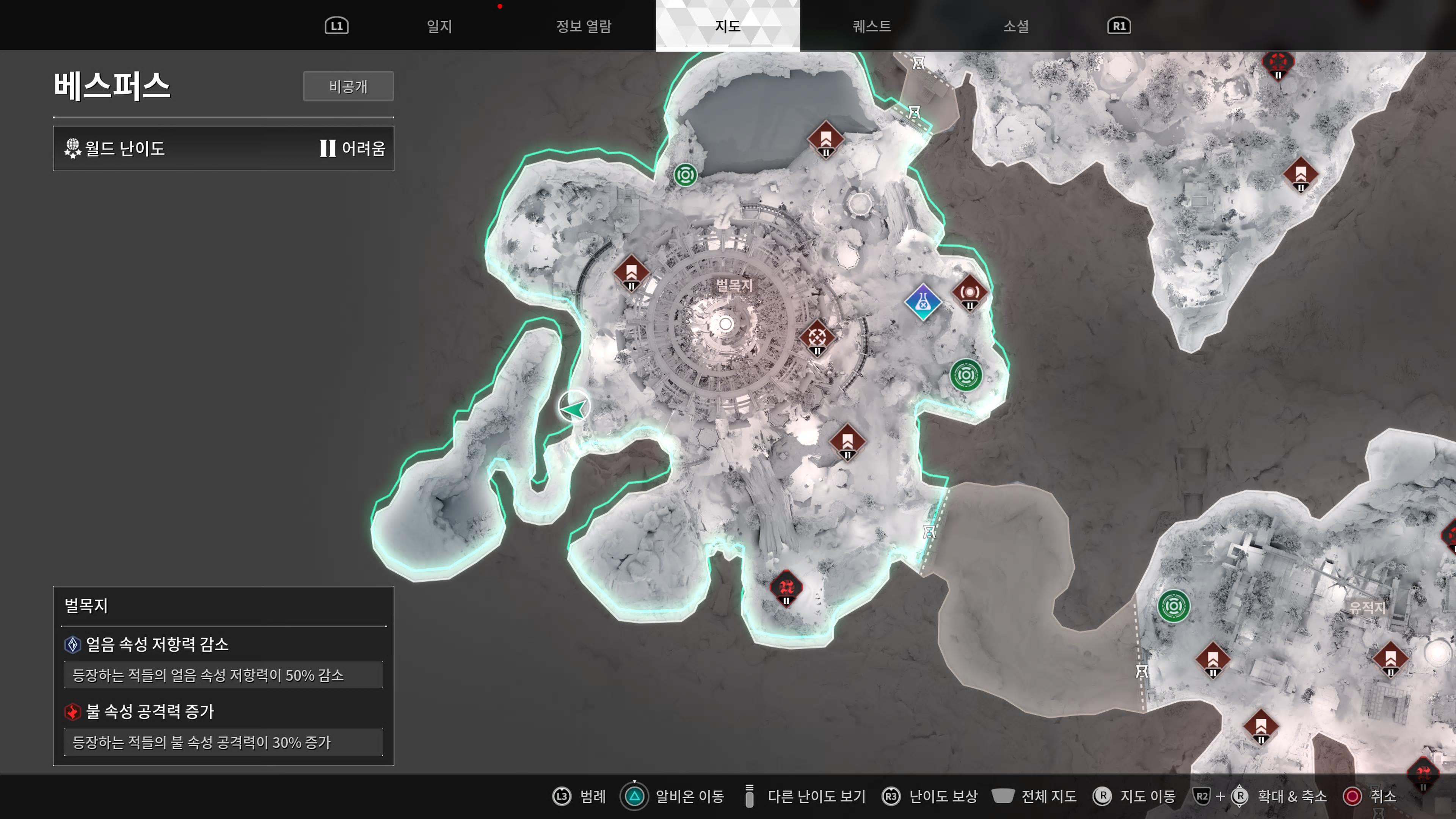Image resolution: width=1456 pixels, height=819 pixels.
Task: Select the blue flask map marker
Action: pyautogui.click(x=923, y=303)
